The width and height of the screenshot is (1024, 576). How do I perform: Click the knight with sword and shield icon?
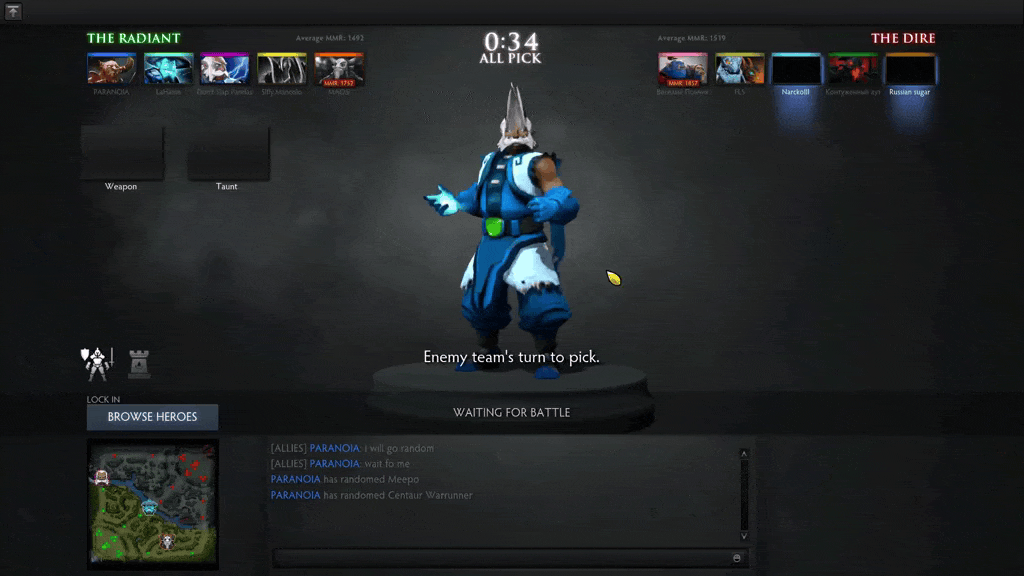(x=97, y=364)
